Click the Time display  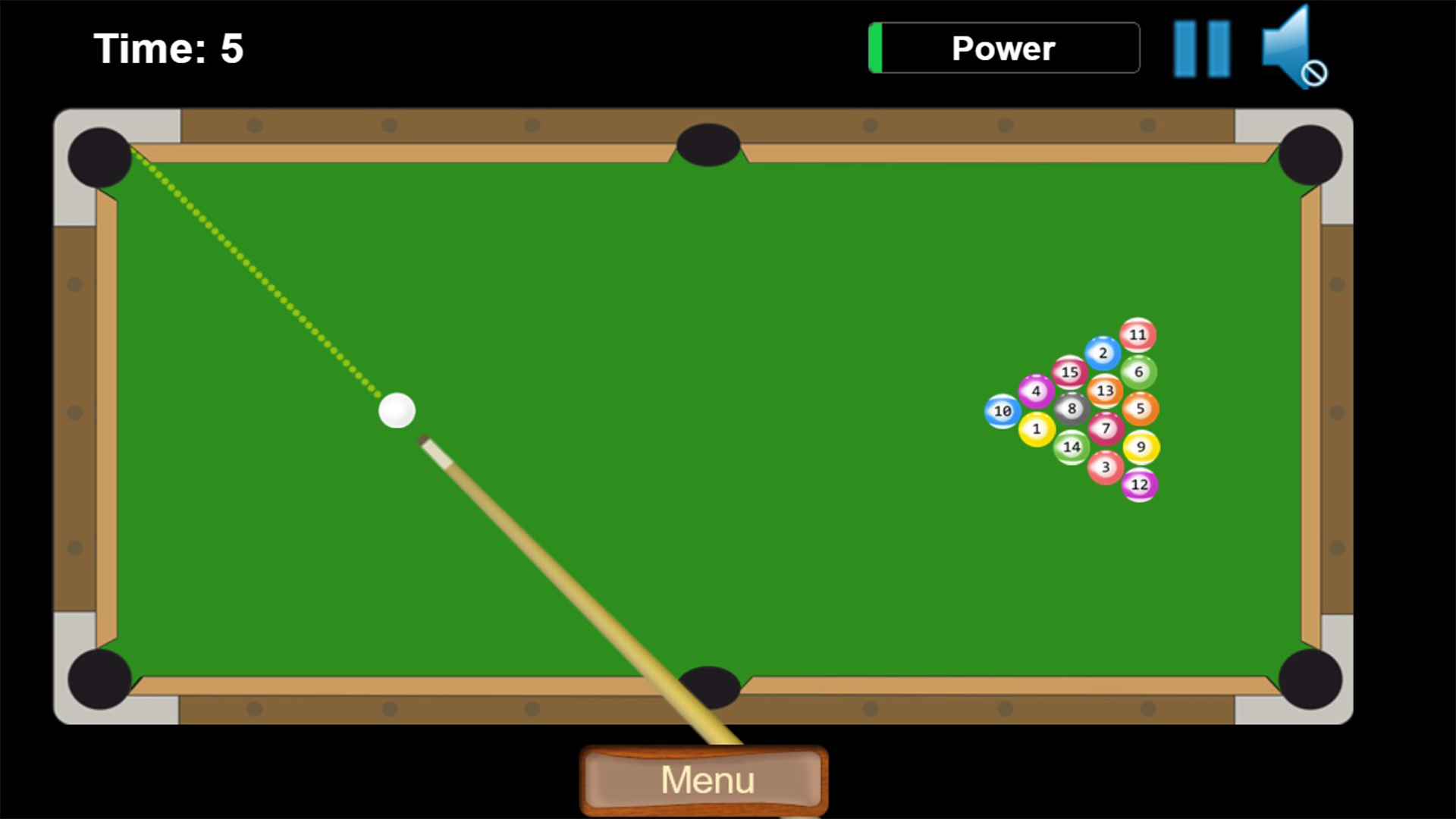click(x=167, y=47)
